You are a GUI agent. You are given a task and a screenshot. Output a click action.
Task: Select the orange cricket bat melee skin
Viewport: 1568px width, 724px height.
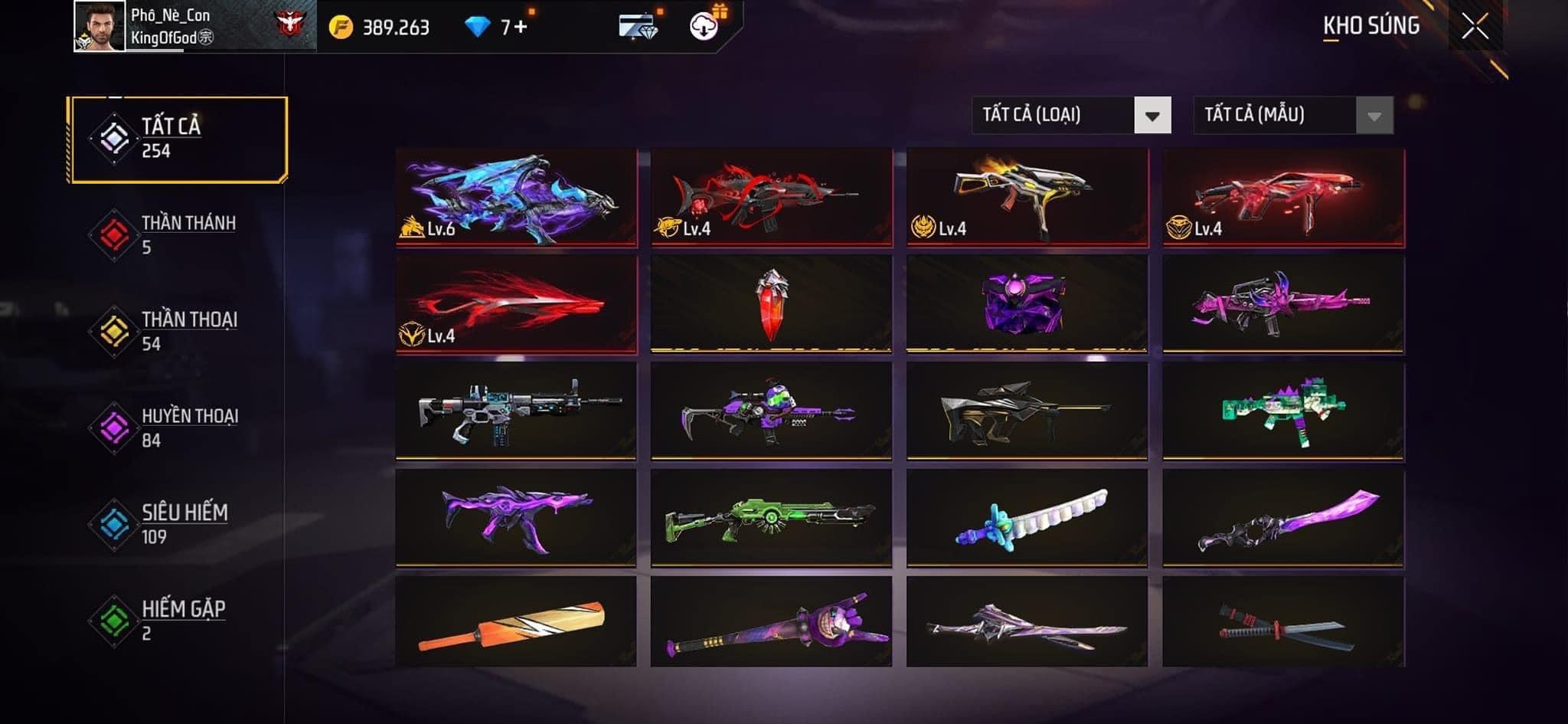[x=516, y=622]
